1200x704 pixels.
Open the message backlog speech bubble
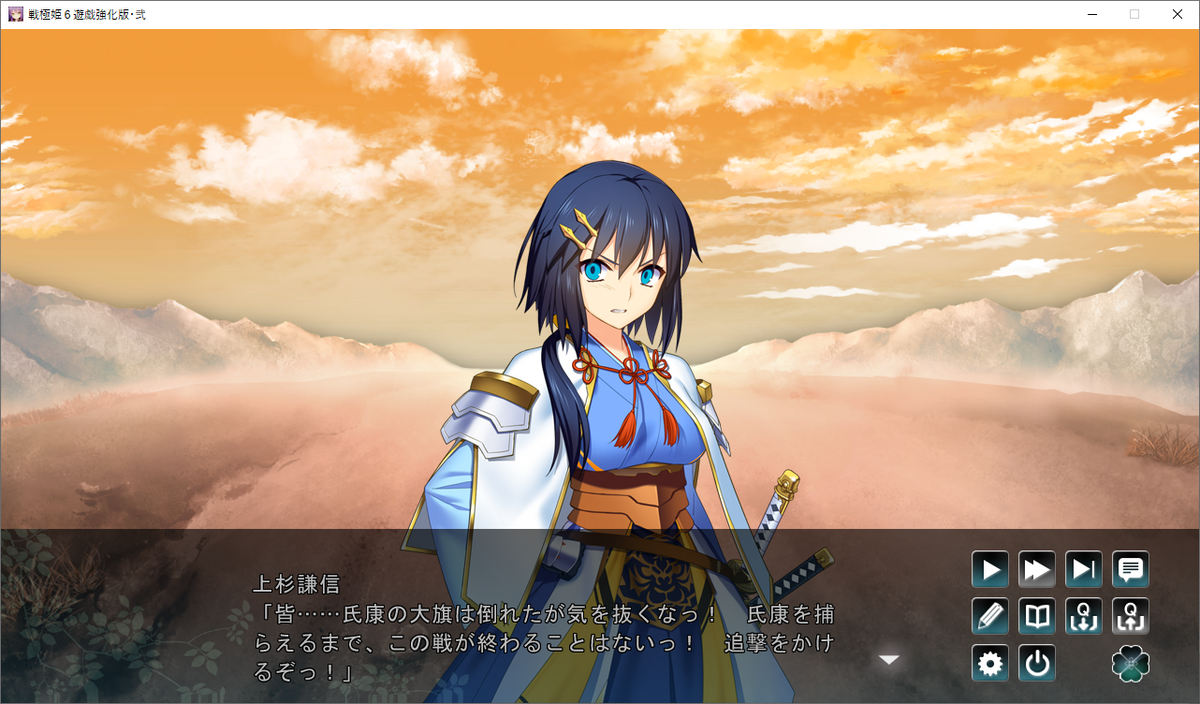point(1131,570)
